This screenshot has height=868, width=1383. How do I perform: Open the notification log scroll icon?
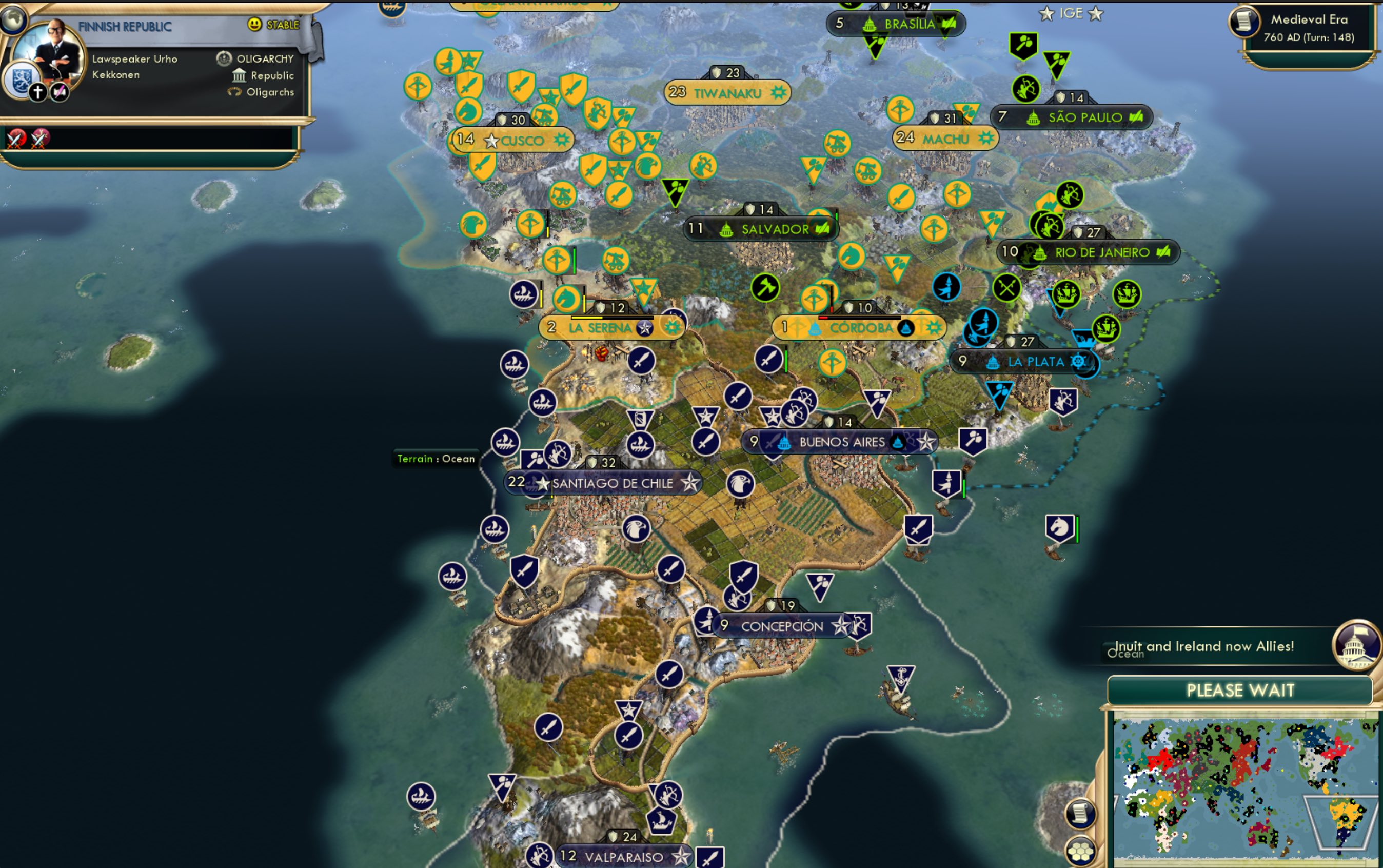1081,814
